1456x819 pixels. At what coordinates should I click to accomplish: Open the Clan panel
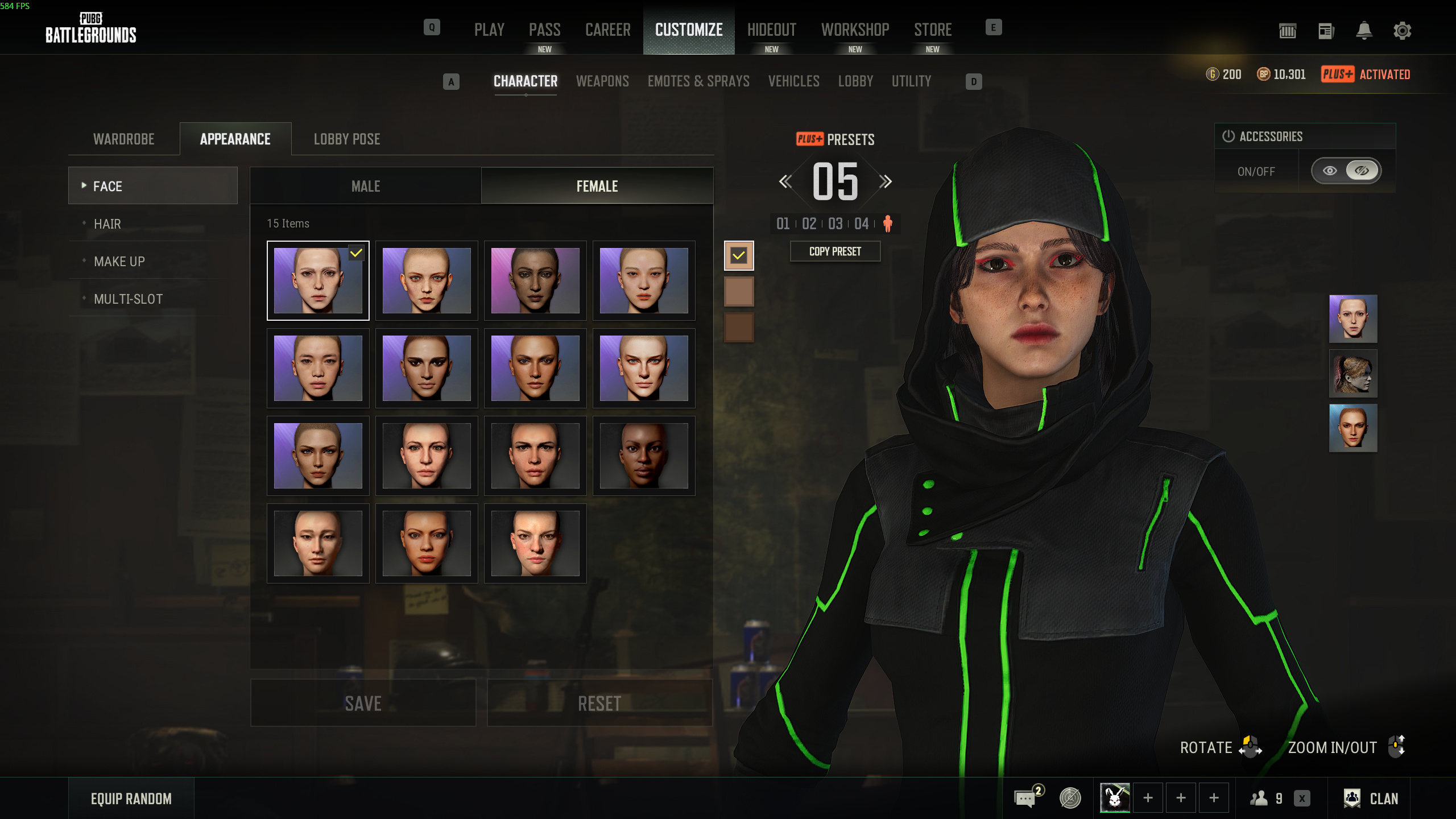point(1371,799)
